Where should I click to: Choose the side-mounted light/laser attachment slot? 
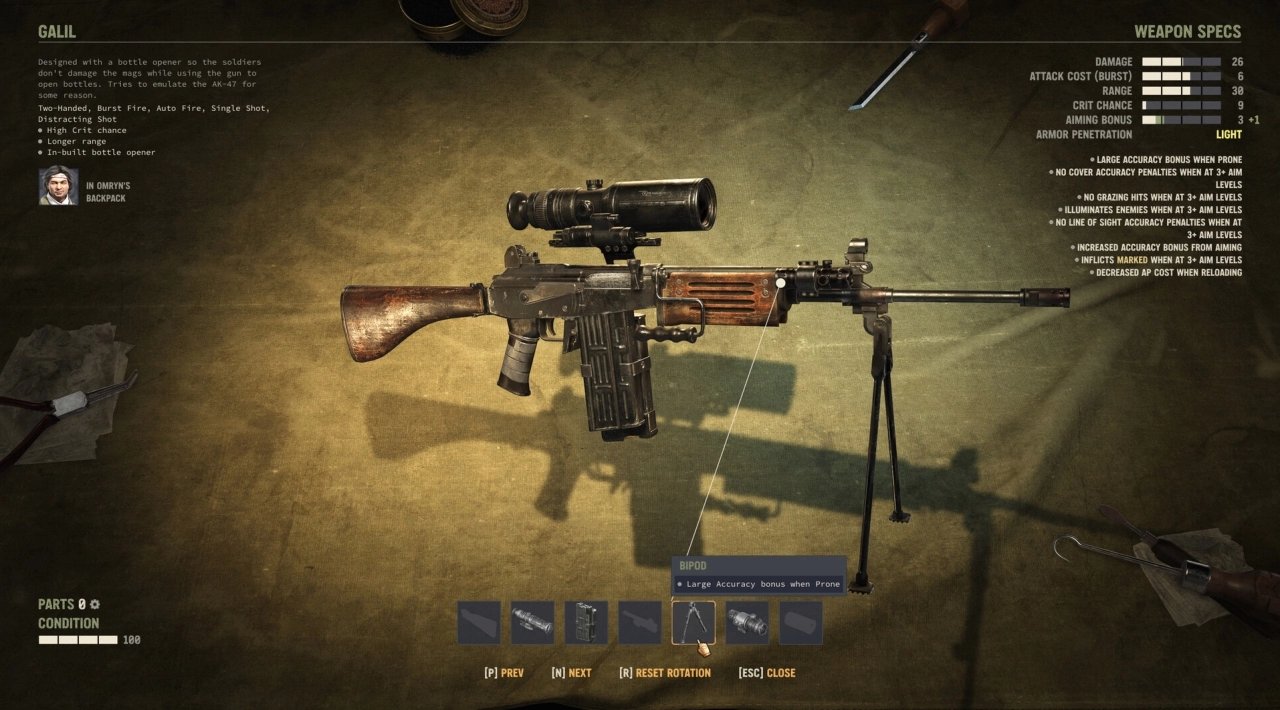coord(747,622)
